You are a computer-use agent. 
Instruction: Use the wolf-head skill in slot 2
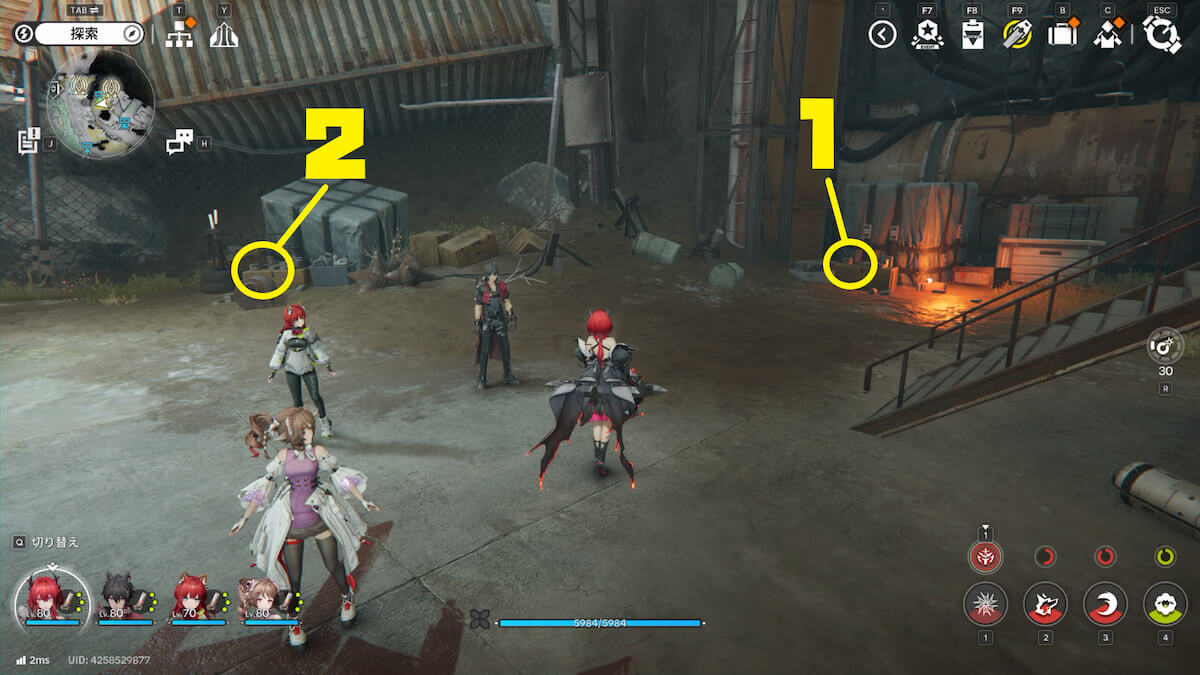click(x=1045, y=604)
